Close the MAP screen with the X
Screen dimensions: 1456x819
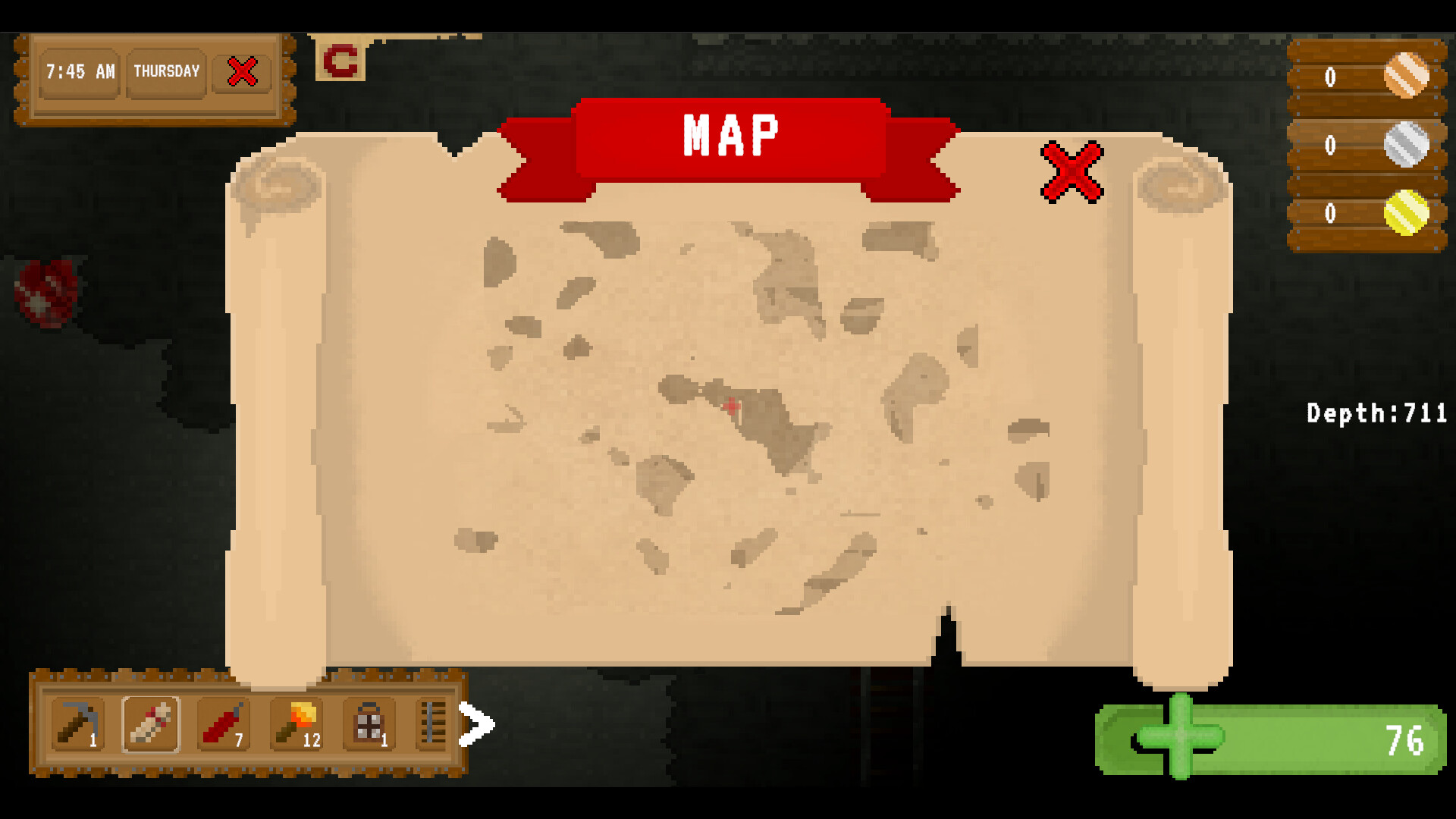(x=1070, y=171)
